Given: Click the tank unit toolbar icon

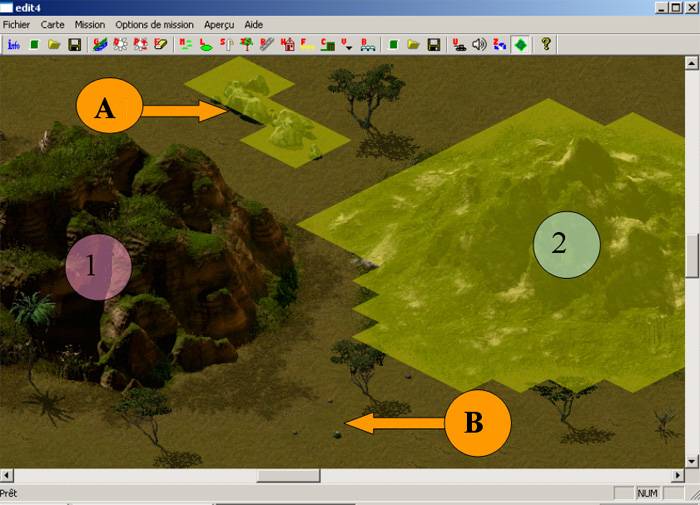Looking at the screenshot, I should point(459,44).
